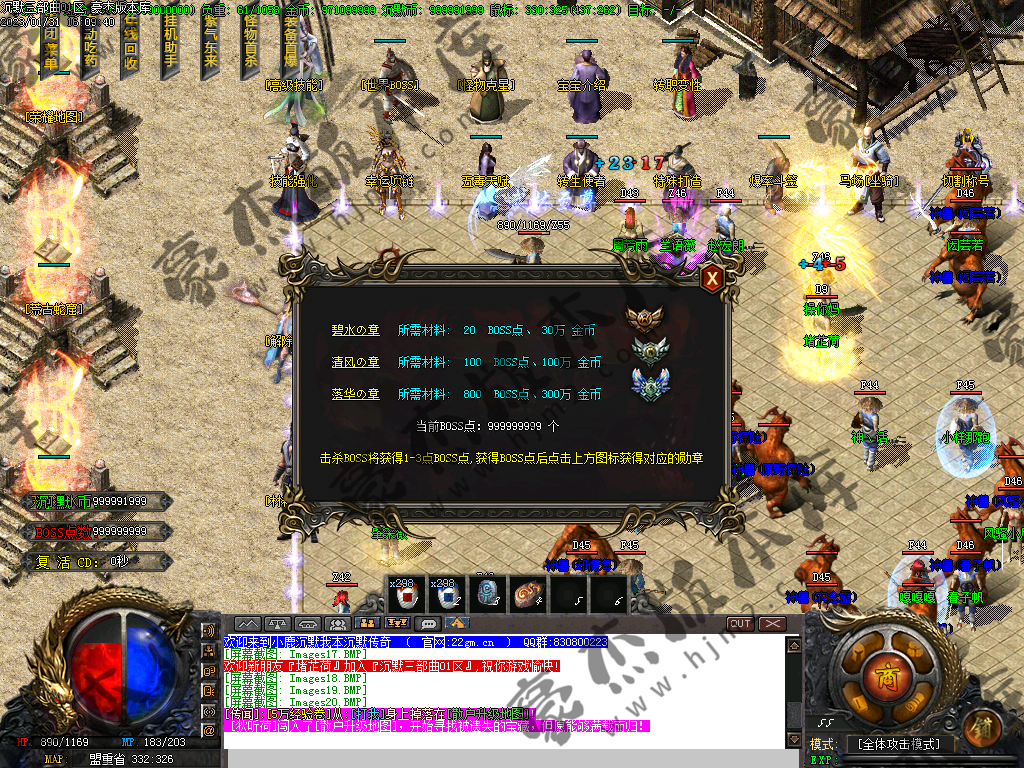The height and width of the screenshot is (768, 1024).
Task: Select the 清风の章 link
Action: coord(355,362)
